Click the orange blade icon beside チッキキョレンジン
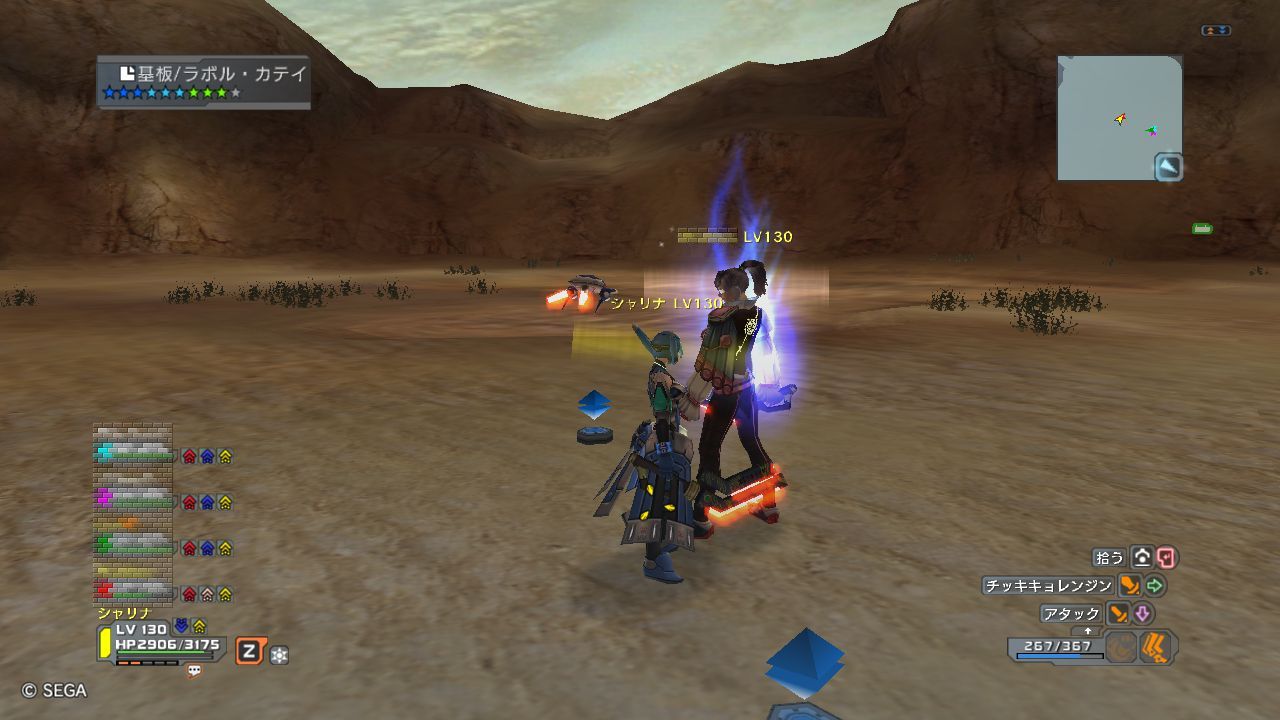1280x720 pixels. pos(1129,586)
